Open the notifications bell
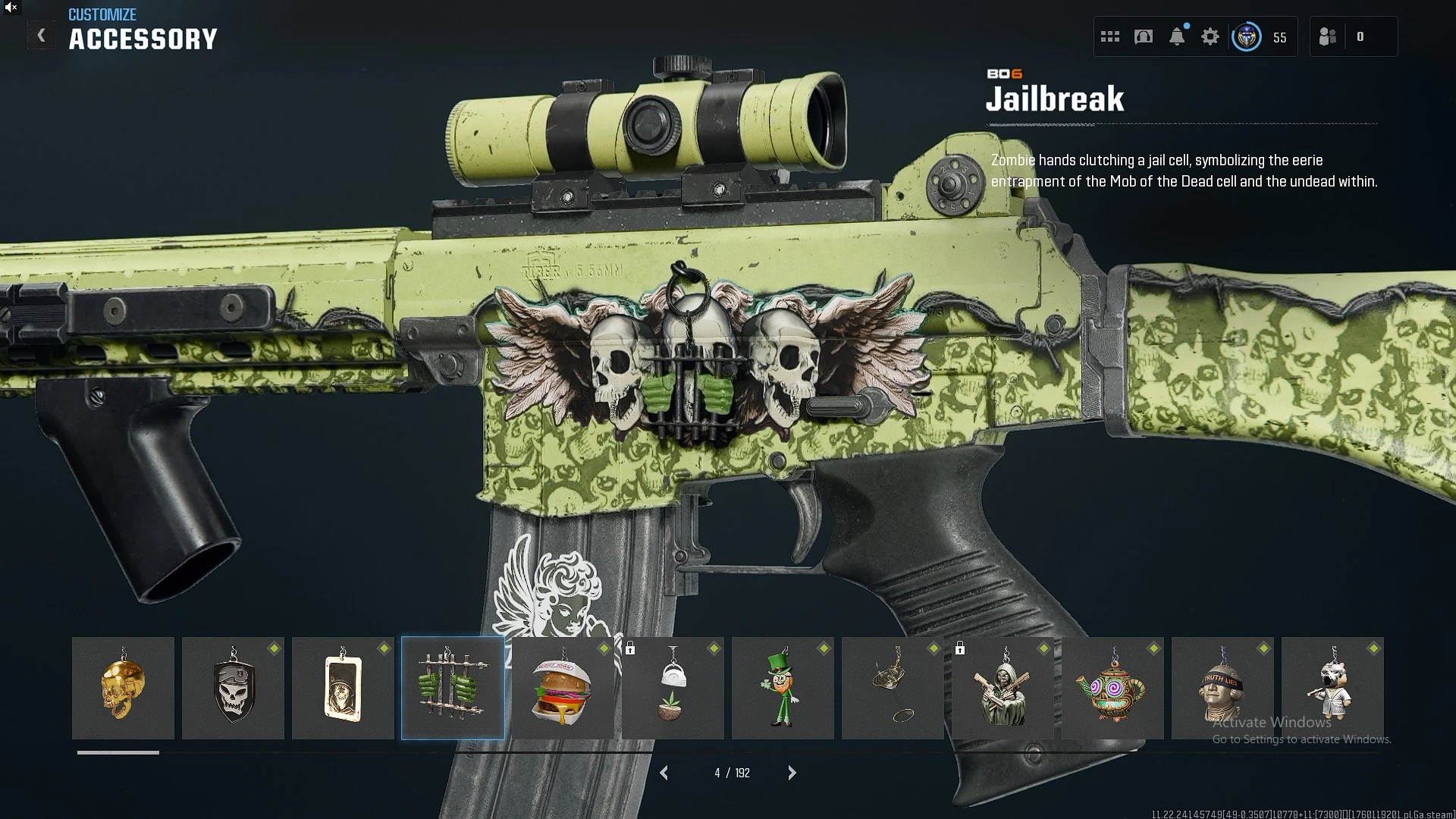Viewport: 1456px width, 819px height. (1177, 36)
